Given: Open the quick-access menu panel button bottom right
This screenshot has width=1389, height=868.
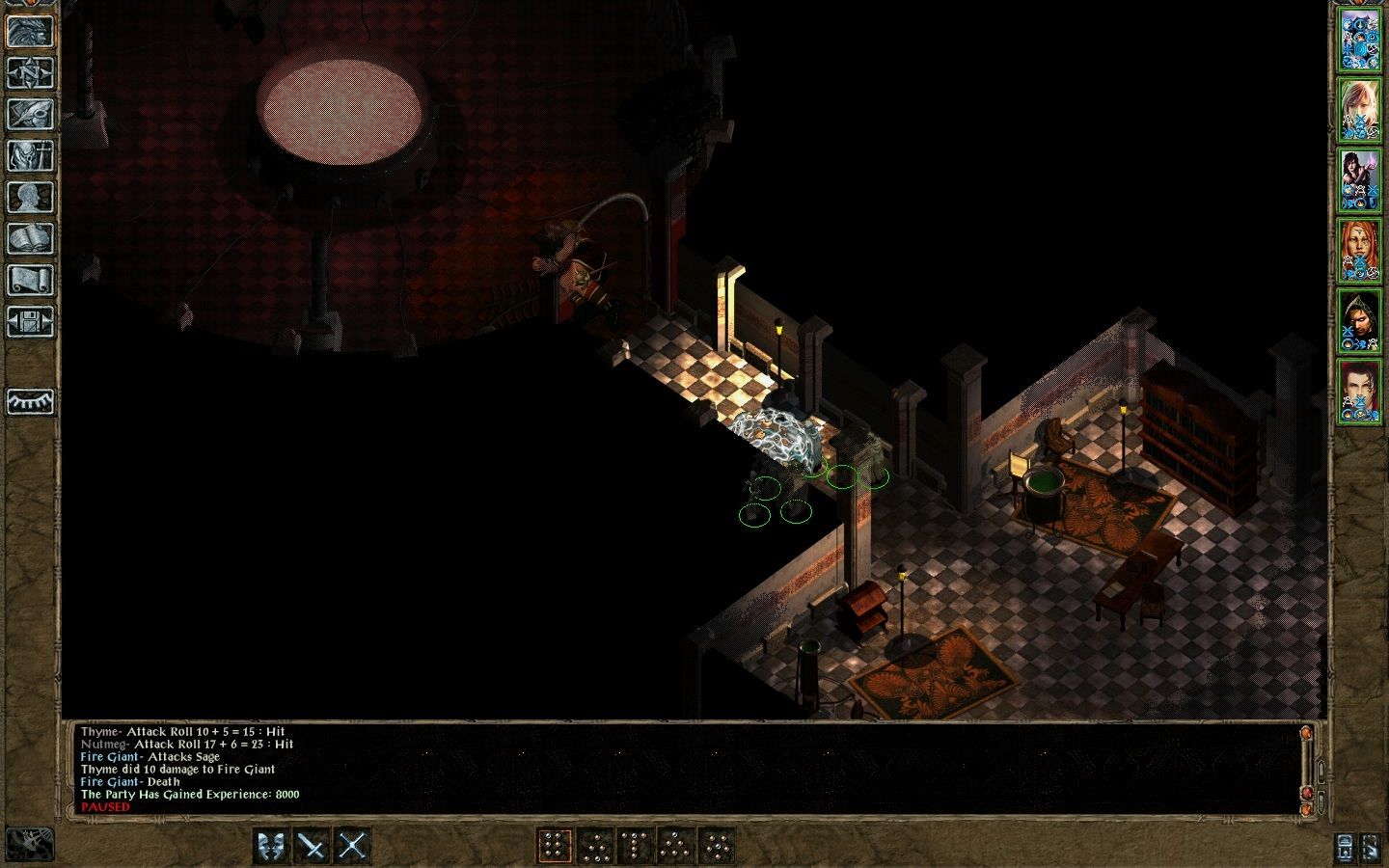Looking at the screenshot, I should (x=1343, y=849).
